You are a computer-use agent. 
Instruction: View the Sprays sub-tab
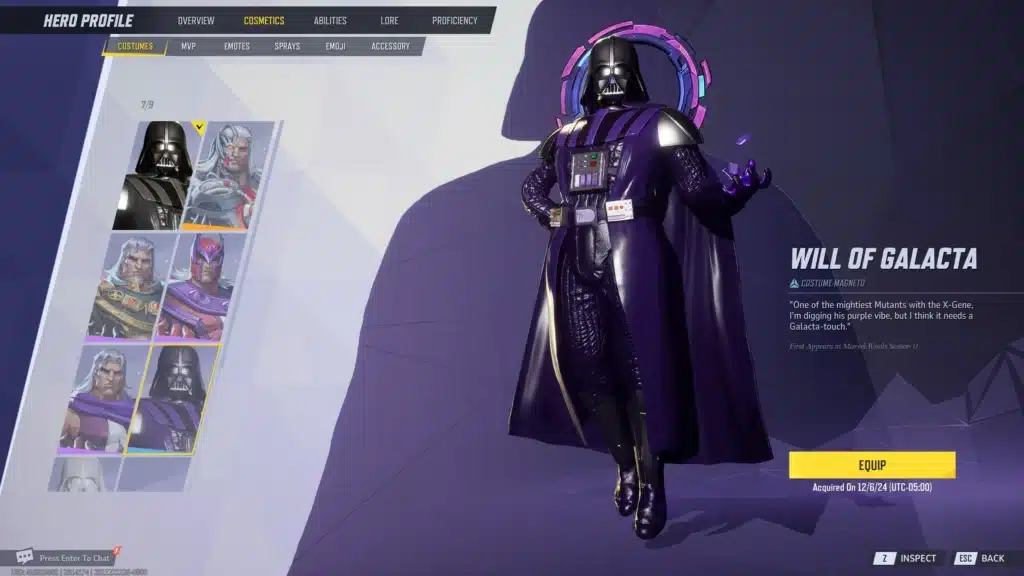[x=287, y=46]
